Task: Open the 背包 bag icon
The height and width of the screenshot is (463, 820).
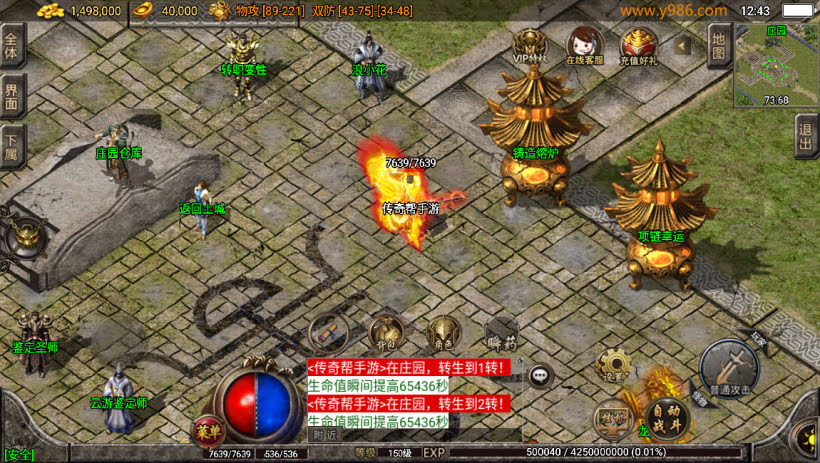Action: (x=386, y=332)
